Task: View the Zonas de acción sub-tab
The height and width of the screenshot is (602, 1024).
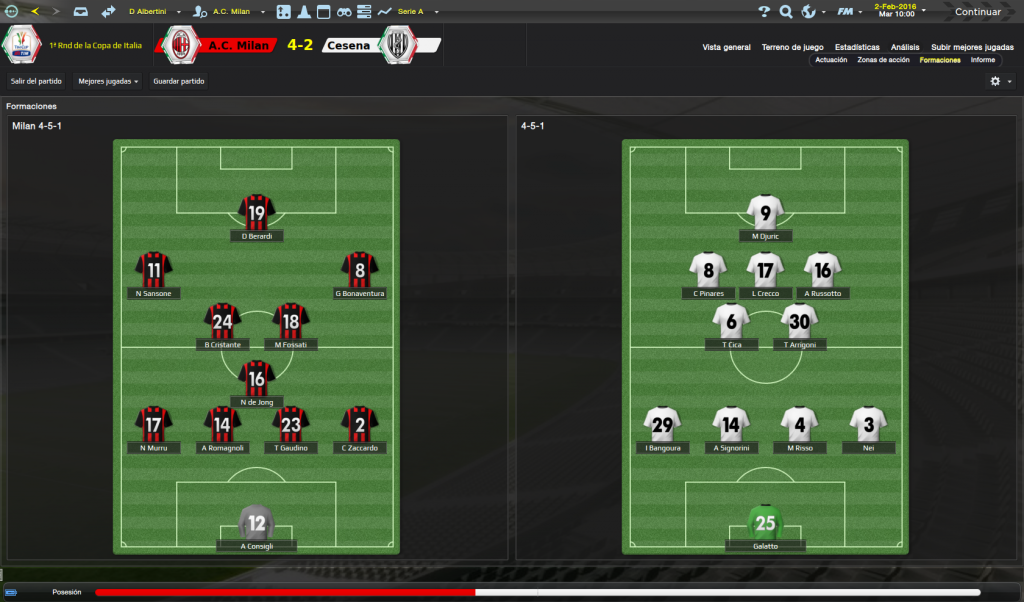Action: click(x=883, y=60)
